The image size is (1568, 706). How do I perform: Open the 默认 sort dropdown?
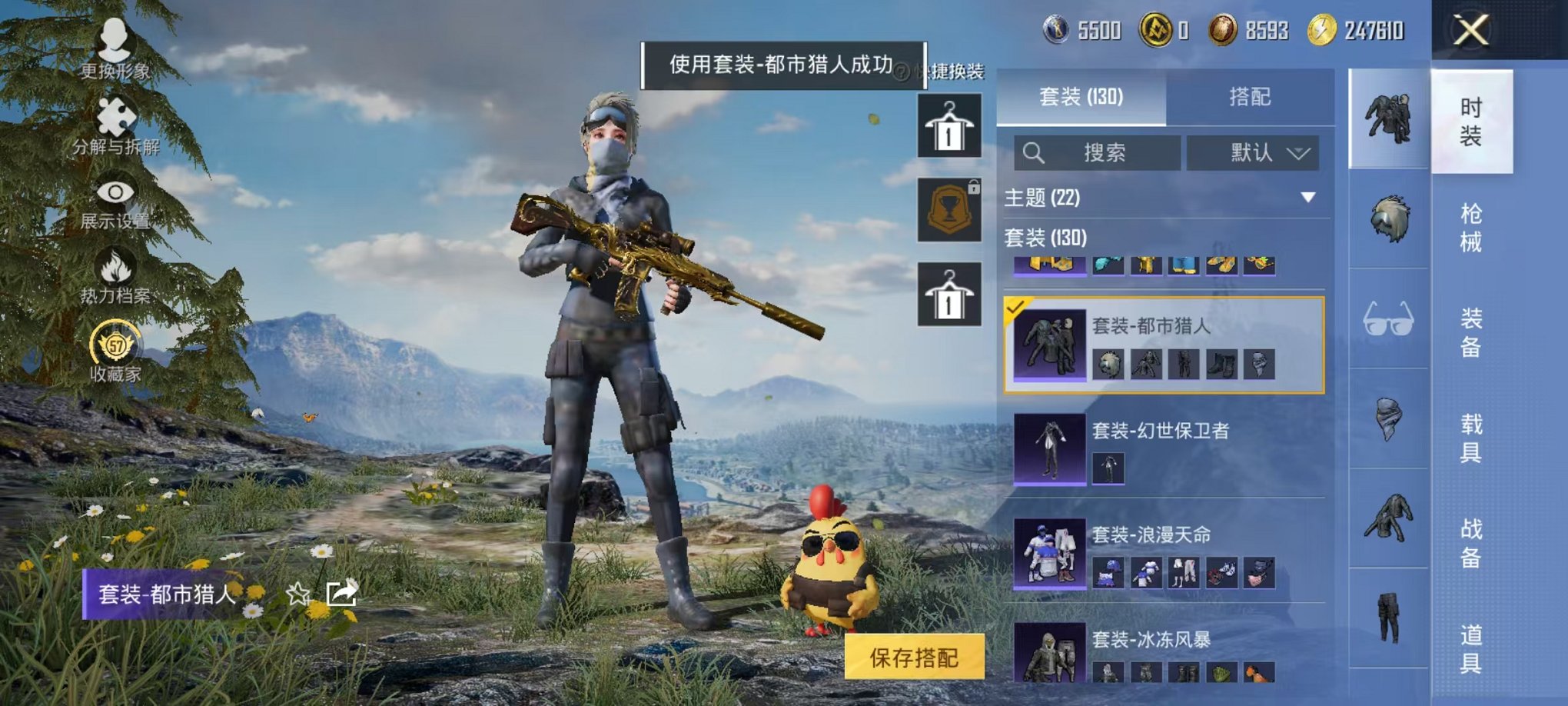click(1253, 152)
